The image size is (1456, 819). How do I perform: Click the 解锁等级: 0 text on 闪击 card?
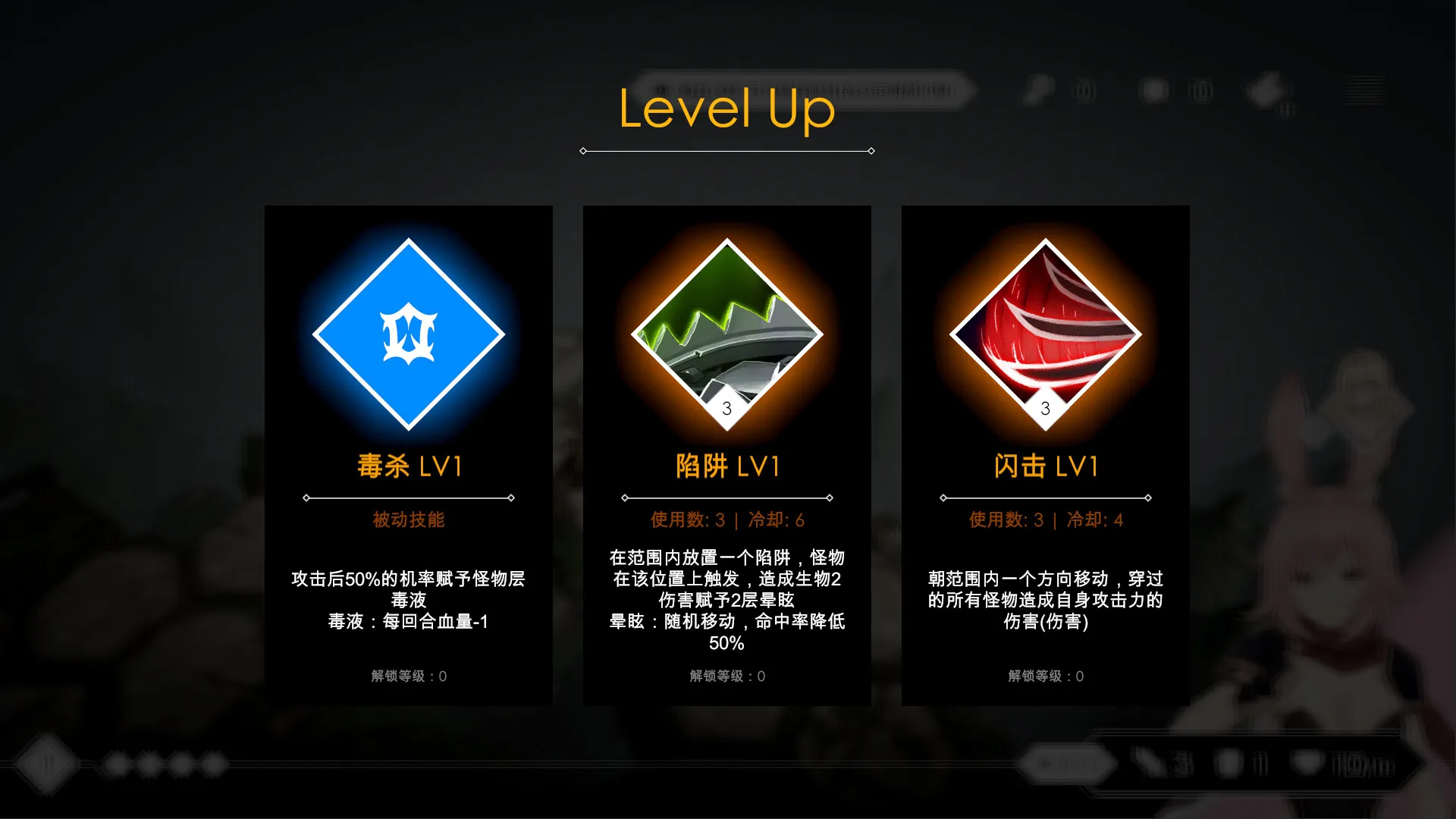click(x=1045, y=676)
